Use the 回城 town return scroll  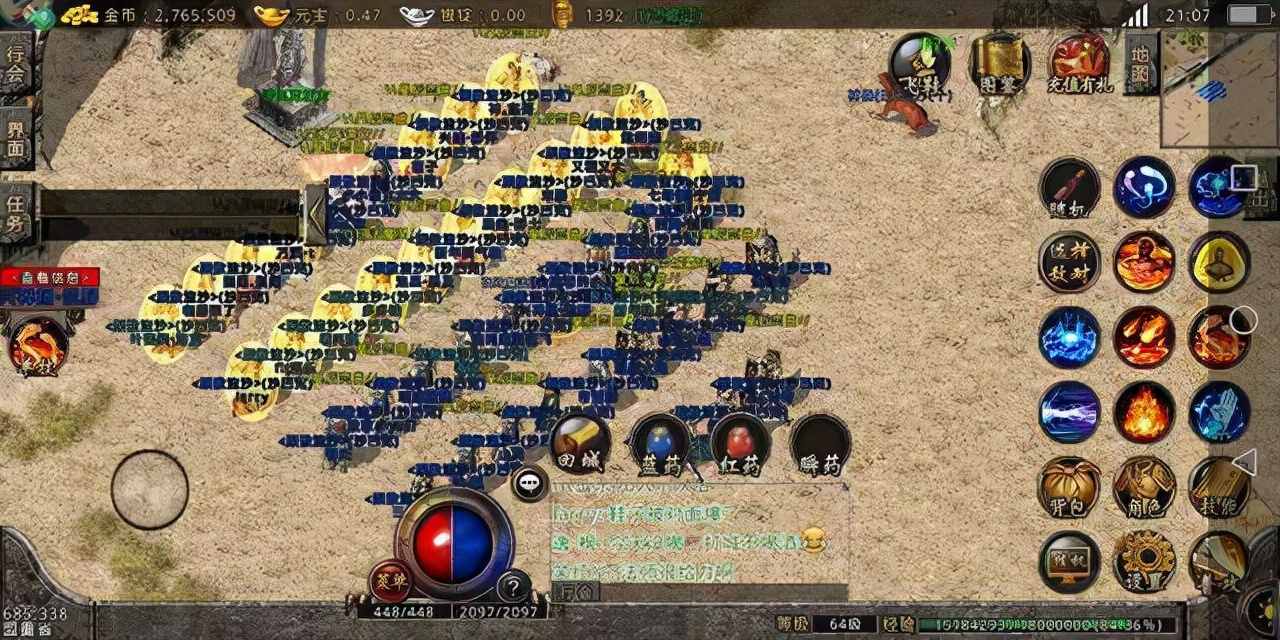coord(580,444)
